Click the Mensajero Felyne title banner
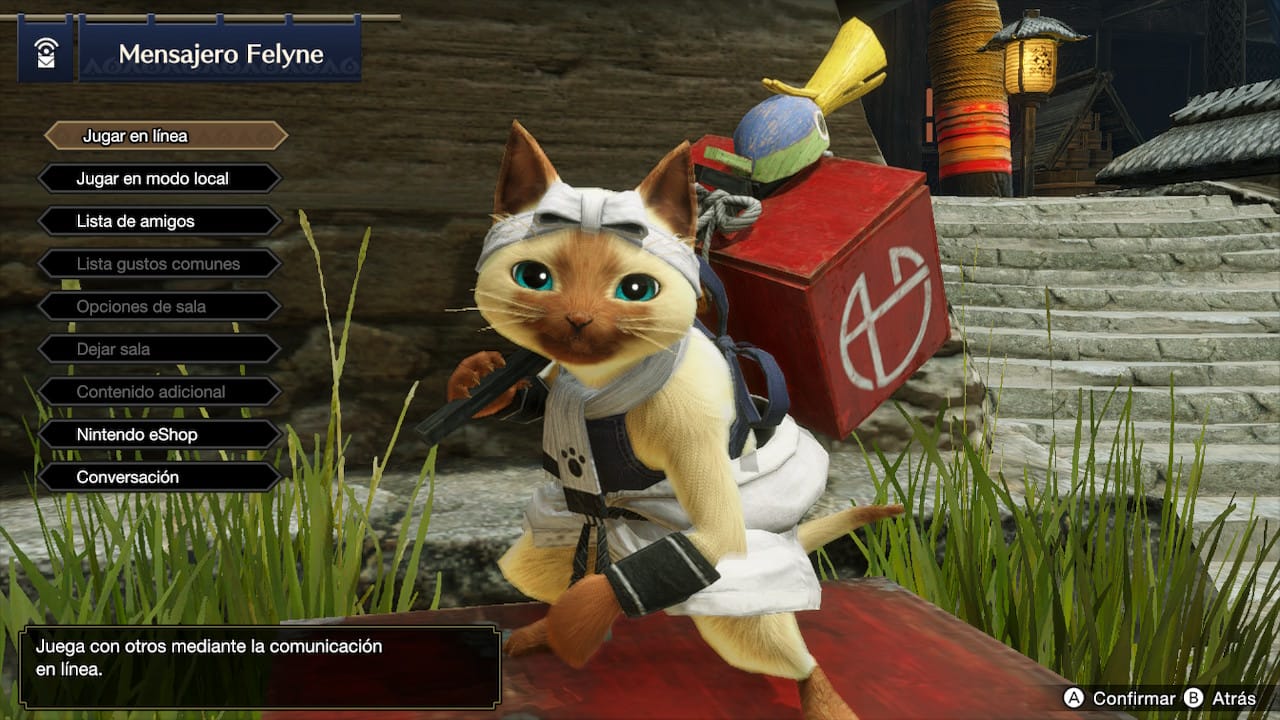1280x720 pixels. coord(222,54)
